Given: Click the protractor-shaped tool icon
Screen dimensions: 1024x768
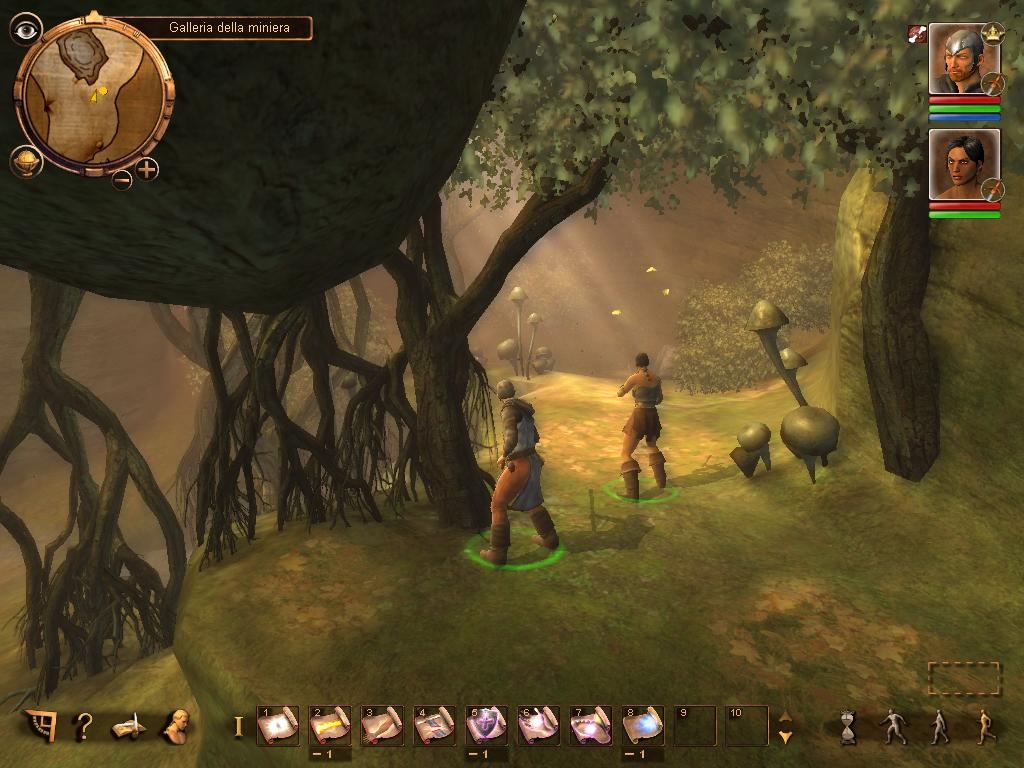Looking at the screenshot, I should point(38,725).
